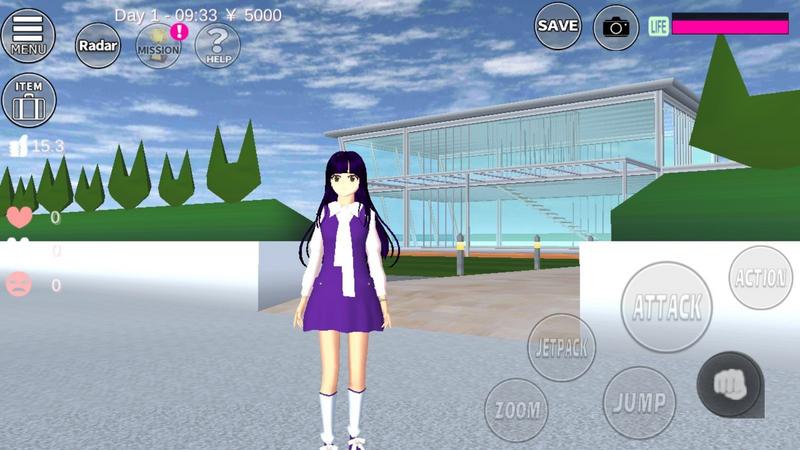This screenshot has width=800, height=450.
Task: Hit the ATTACK button
Action: coord(667,307)
